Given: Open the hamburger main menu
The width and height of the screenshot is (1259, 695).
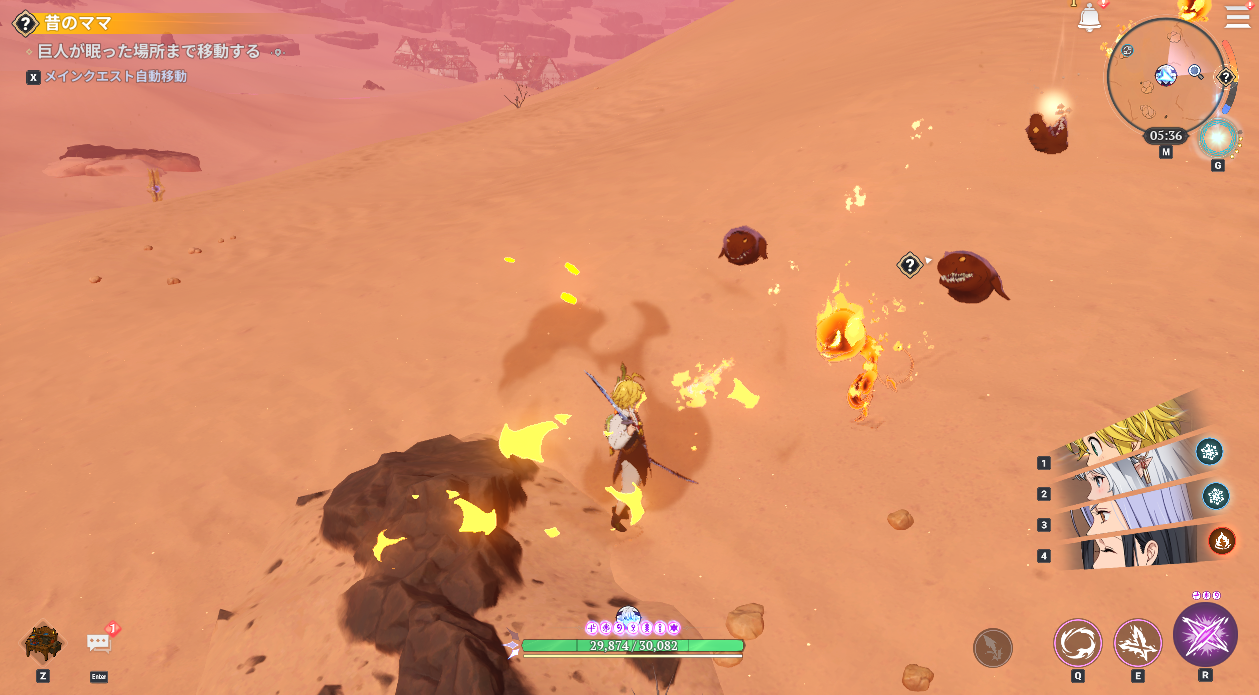Looking at the screenshot, I should [1238, 17].
